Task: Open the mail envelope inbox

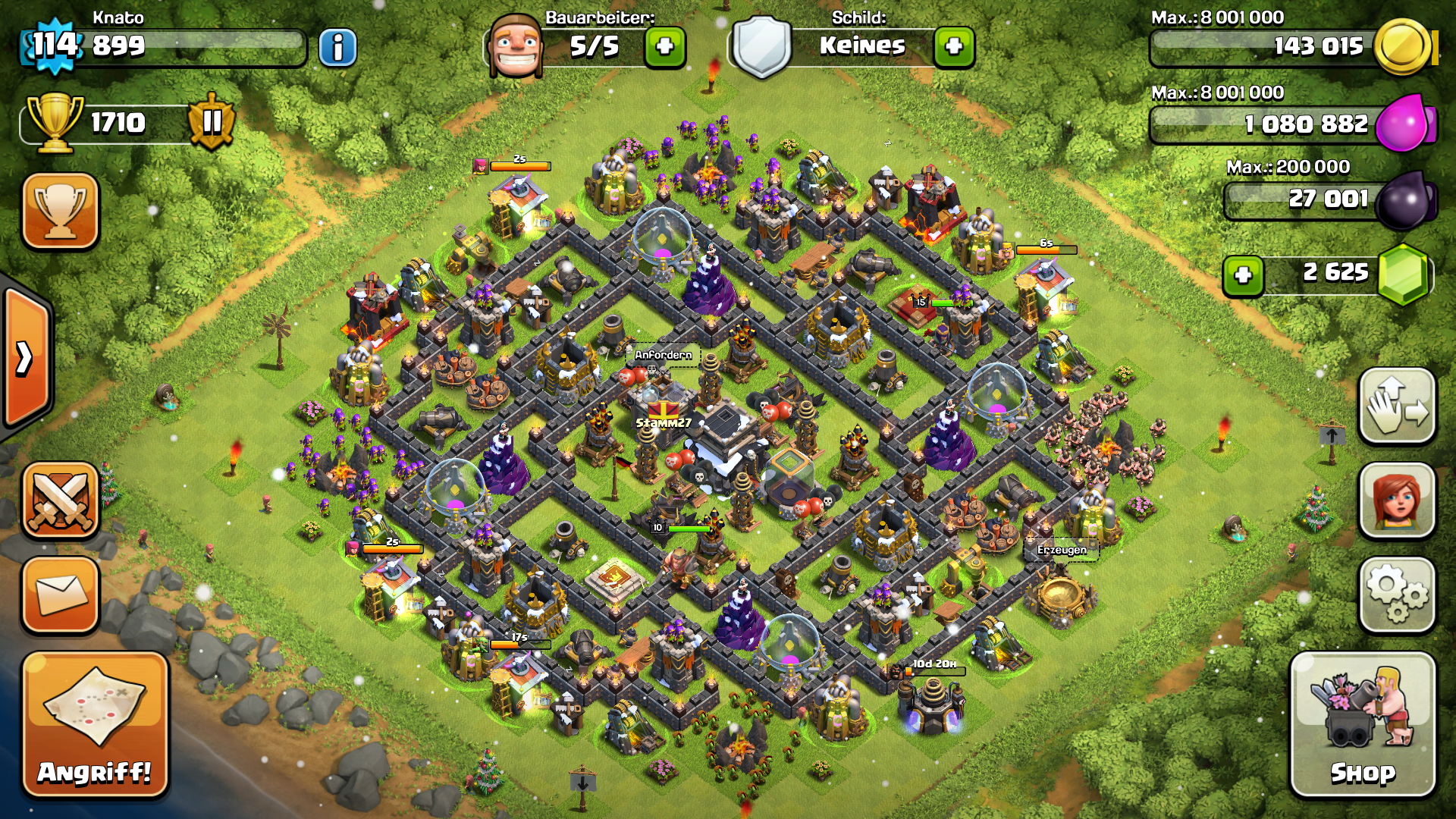Action: pyautogui.click(x=61, y=595)
